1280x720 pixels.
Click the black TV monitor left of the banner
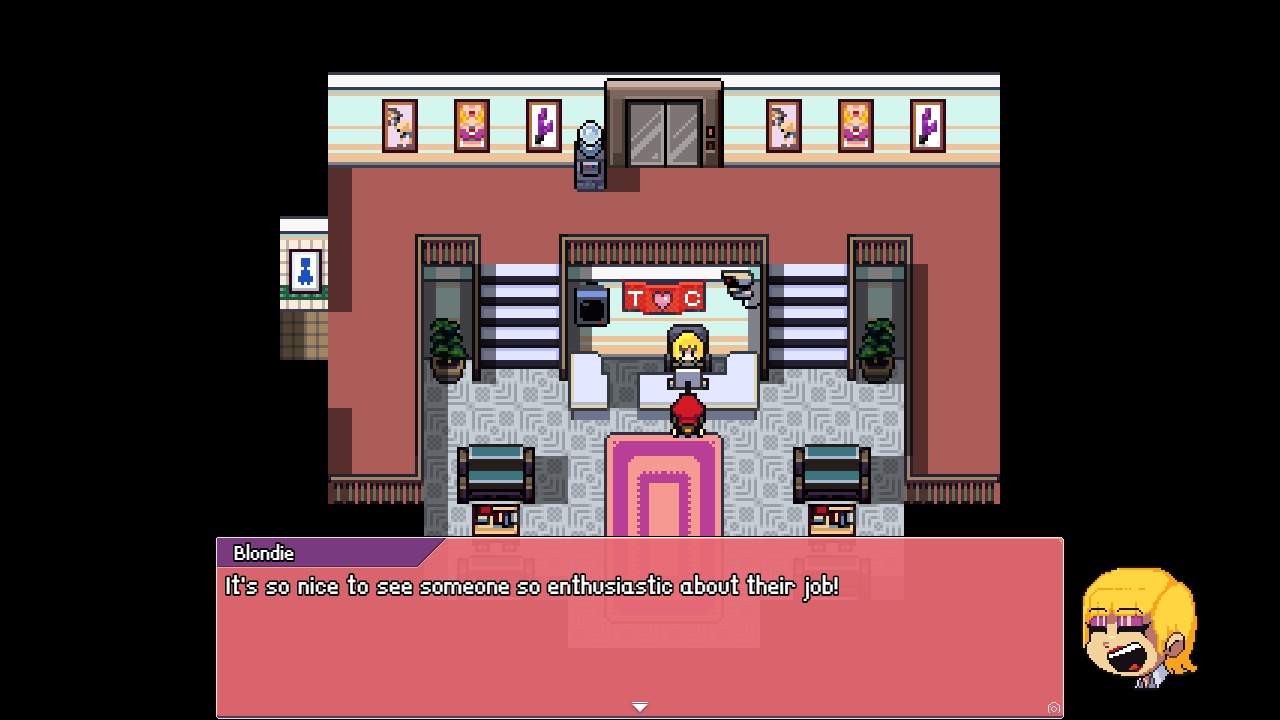[590, 305]
